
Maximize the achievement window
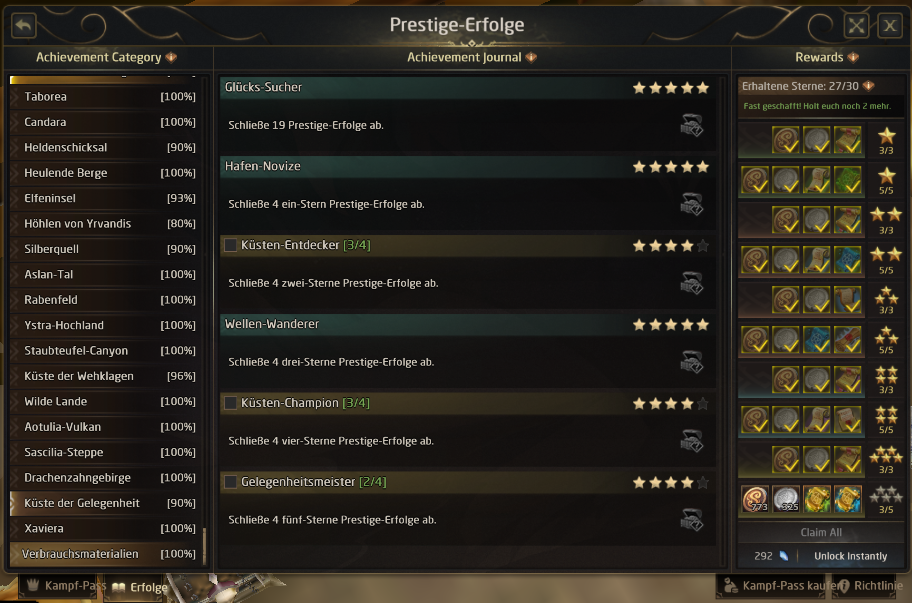point(856,26)
